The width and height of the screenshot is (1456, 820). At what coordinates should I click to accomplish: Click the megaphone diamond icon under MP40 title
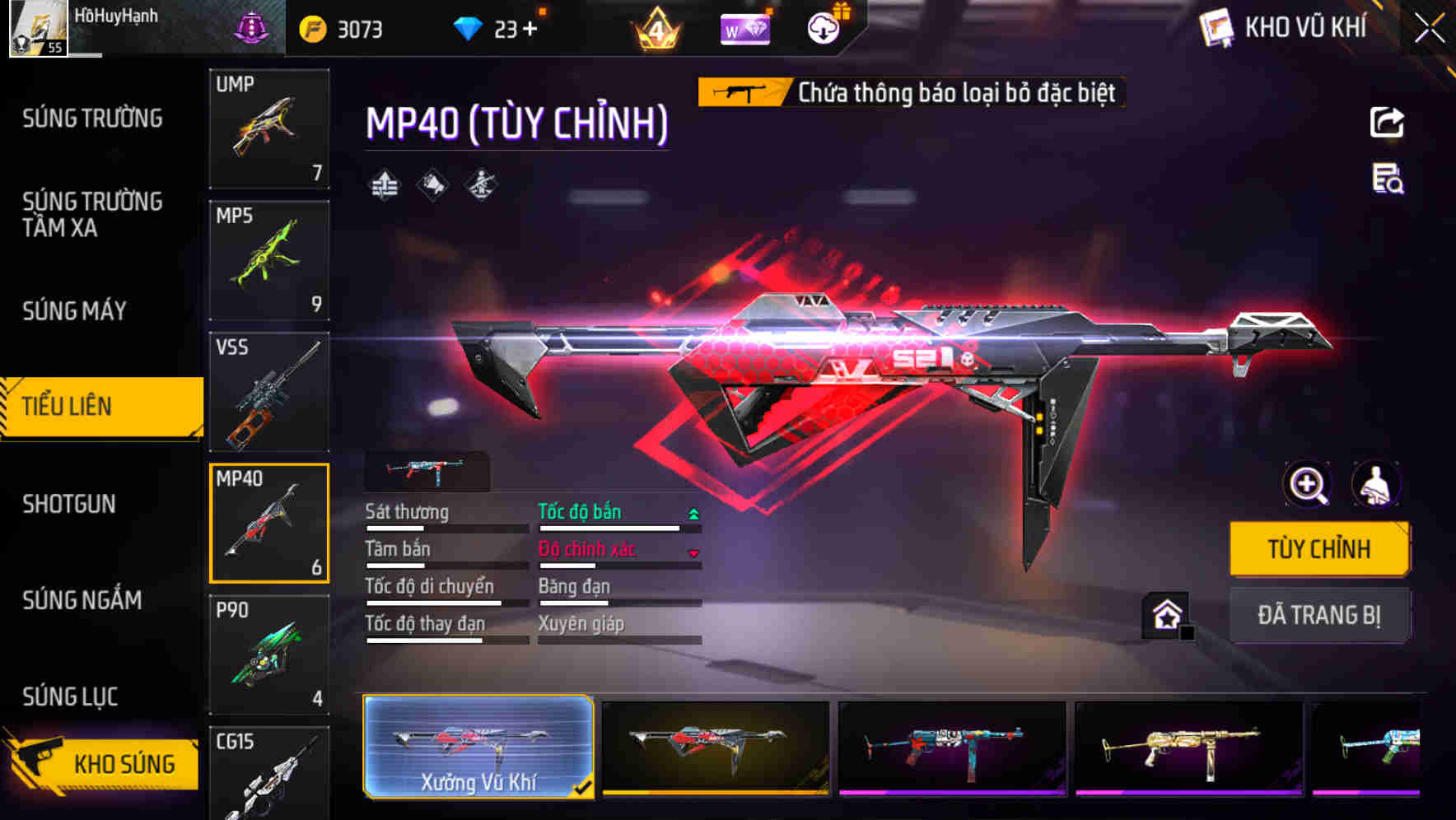pyautogui.click(x=432, y=185)
